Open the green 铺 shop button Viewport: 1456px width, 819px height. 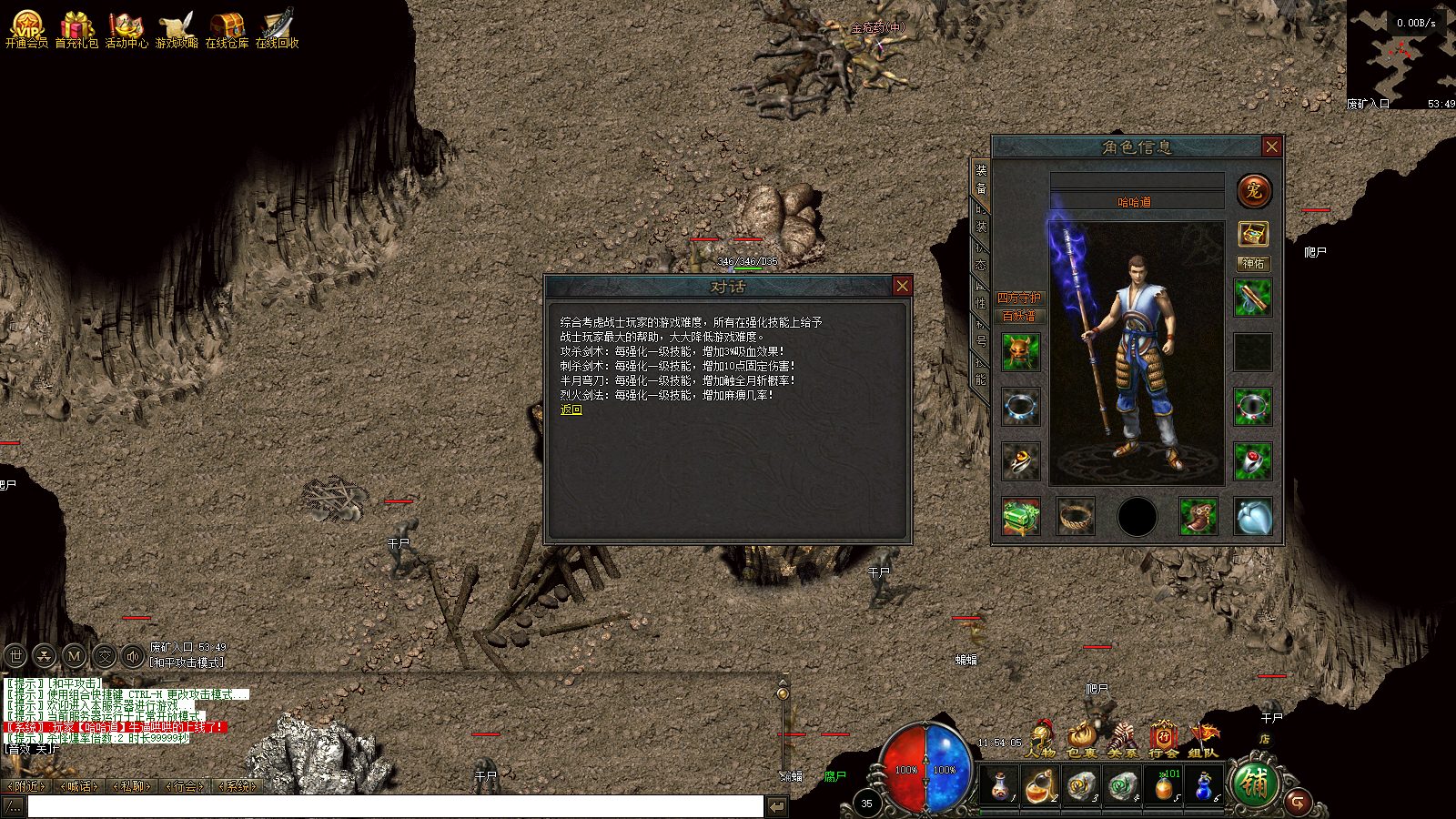click(1254, 784)
